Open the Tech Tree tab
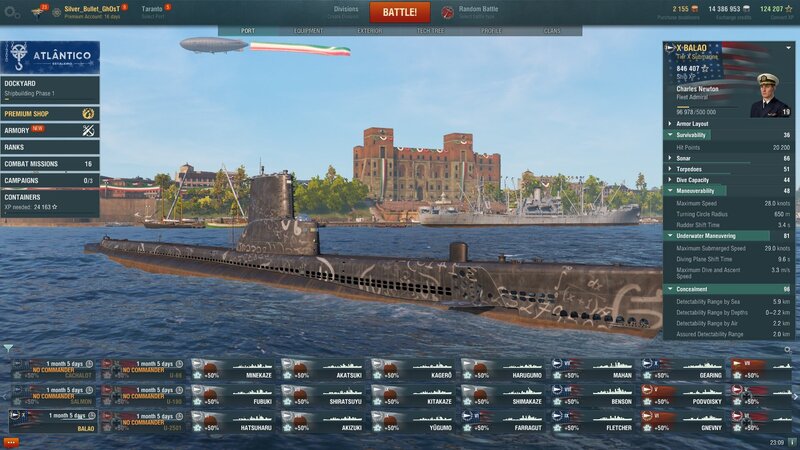 pyautogui.click(x=430, y=31)
